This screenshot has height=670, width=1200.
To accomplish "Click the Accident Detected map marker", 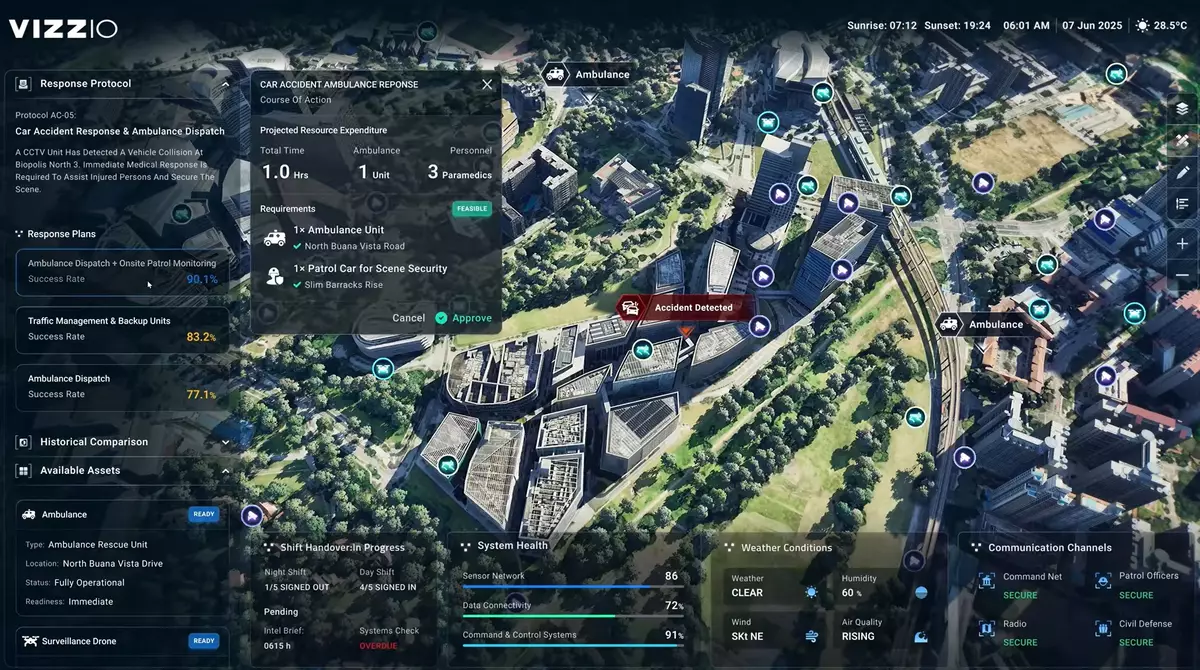I will tap(684, 308).
